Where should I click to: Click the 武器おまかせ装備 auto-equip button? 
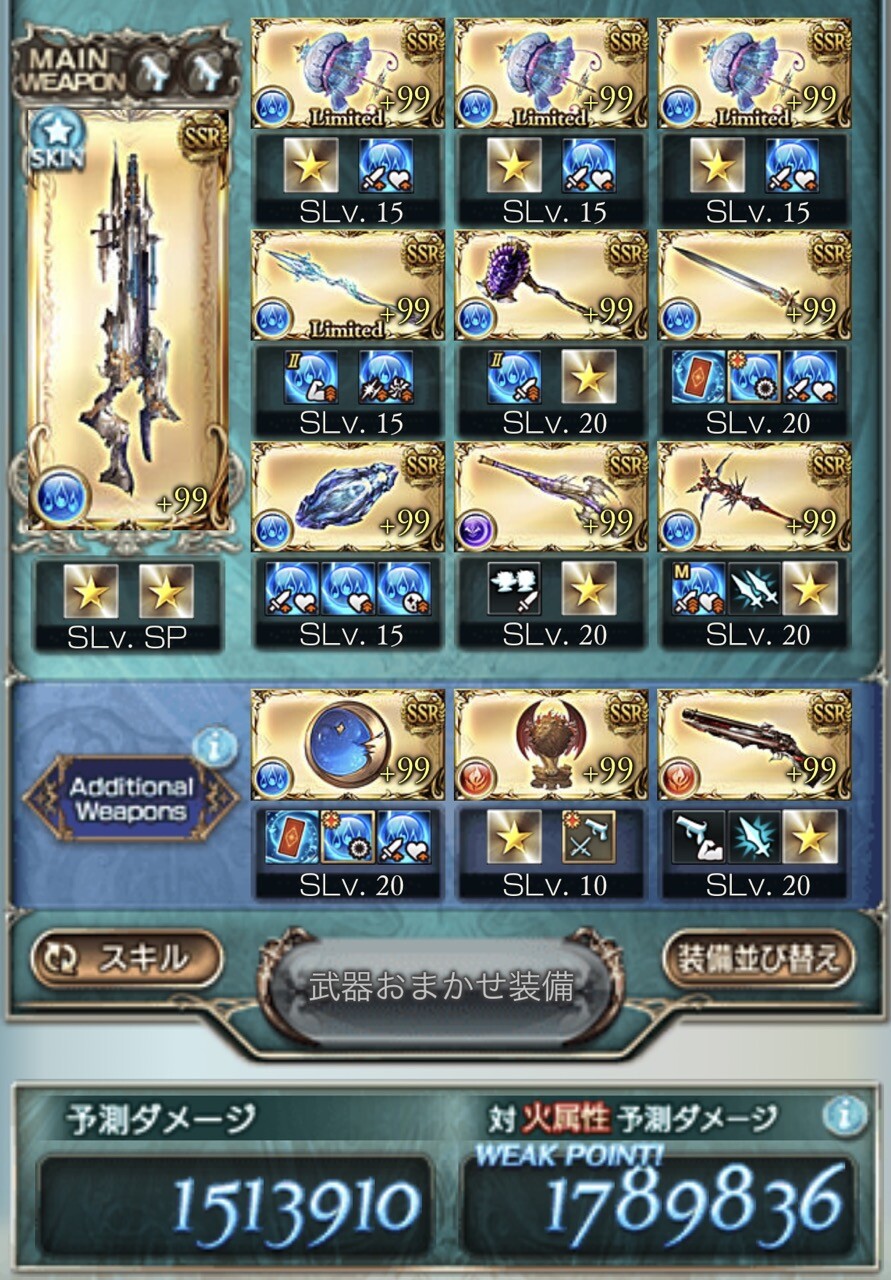pyautogui.click(x=440, y=986)
